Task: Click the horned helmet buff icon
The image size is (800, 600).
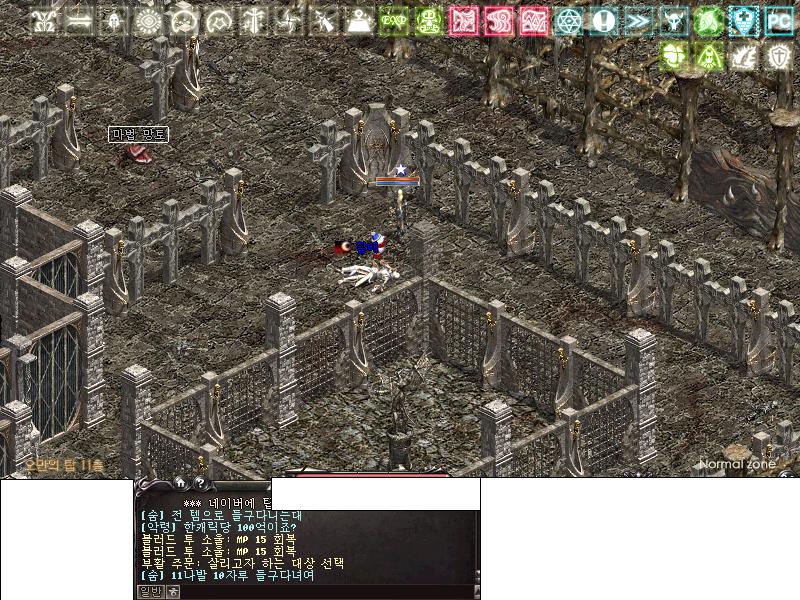Action: coord(673,20)
